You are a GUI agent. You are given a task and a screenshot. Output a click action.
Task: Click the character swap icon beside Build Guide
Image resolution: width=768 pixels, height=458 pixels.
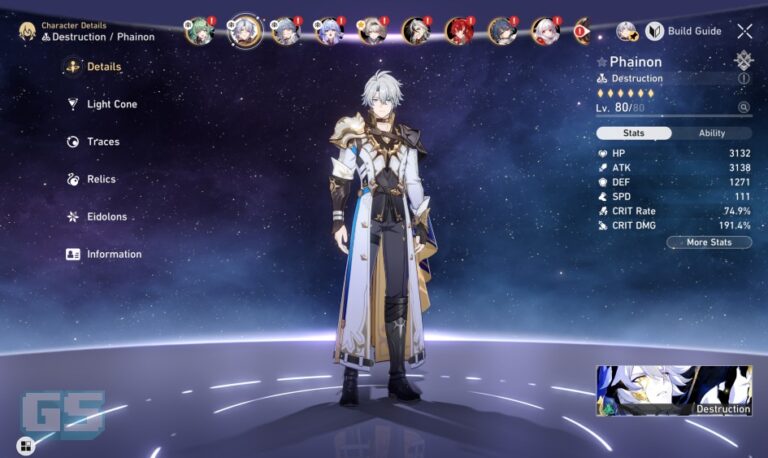coord(627,31)
